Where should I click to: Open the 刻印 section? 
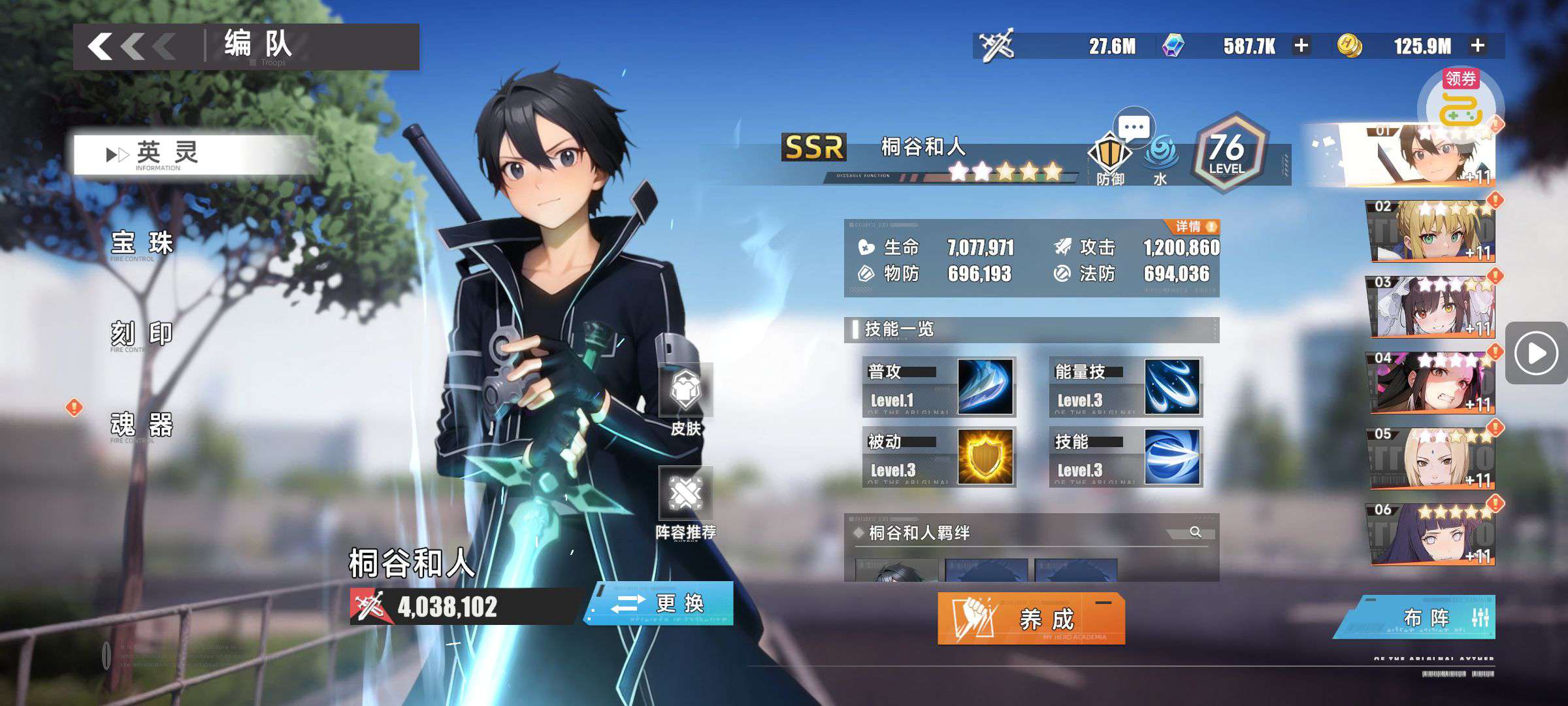142,334
